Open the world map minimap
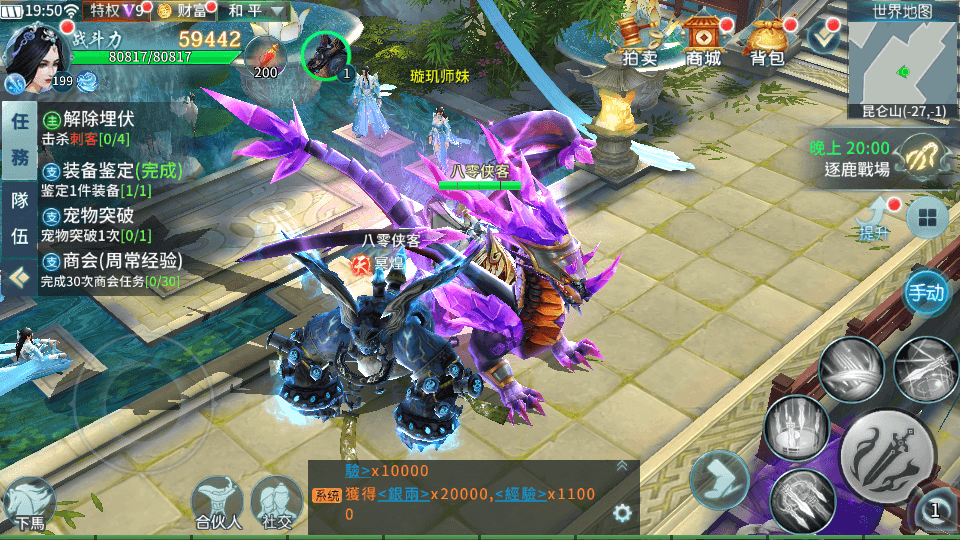Viewport: 960px width, 540px height. tap(902, 60)
